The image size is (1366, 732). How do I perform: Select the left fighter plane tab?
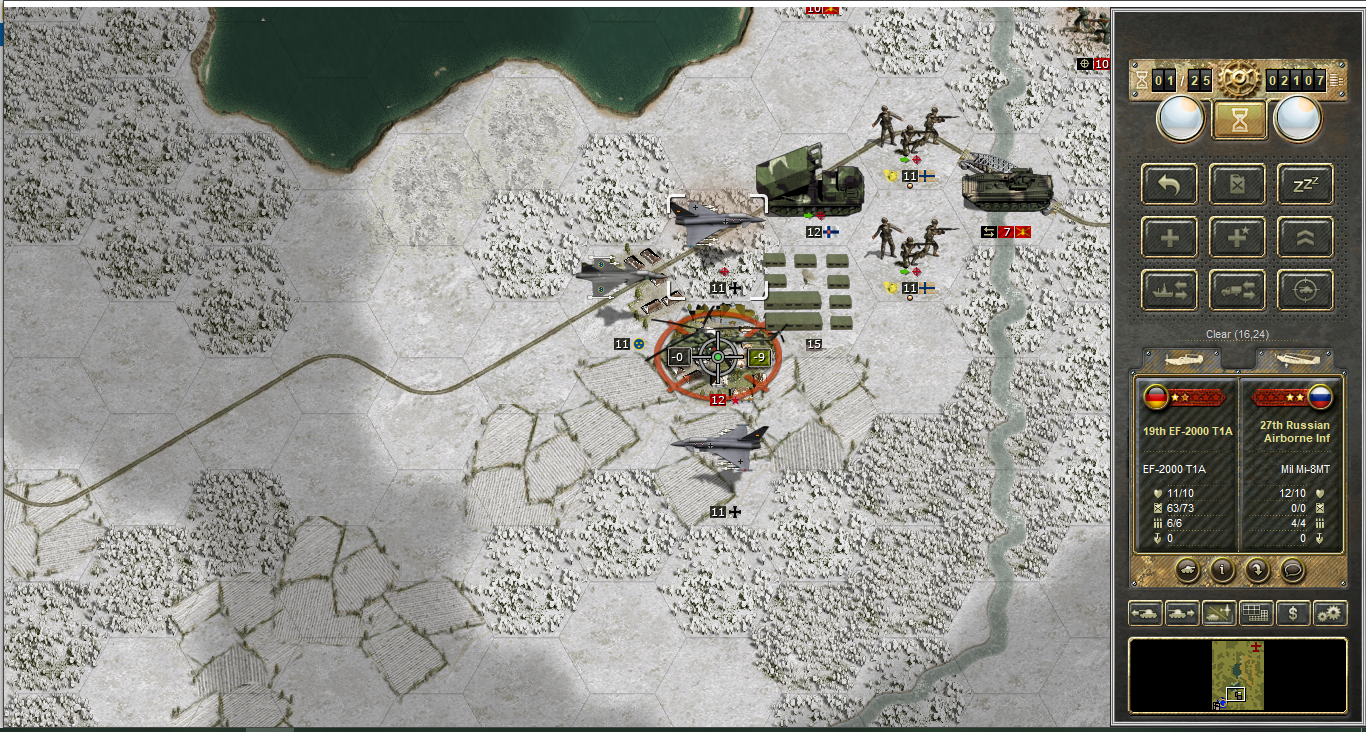[x=1181, y=359]
